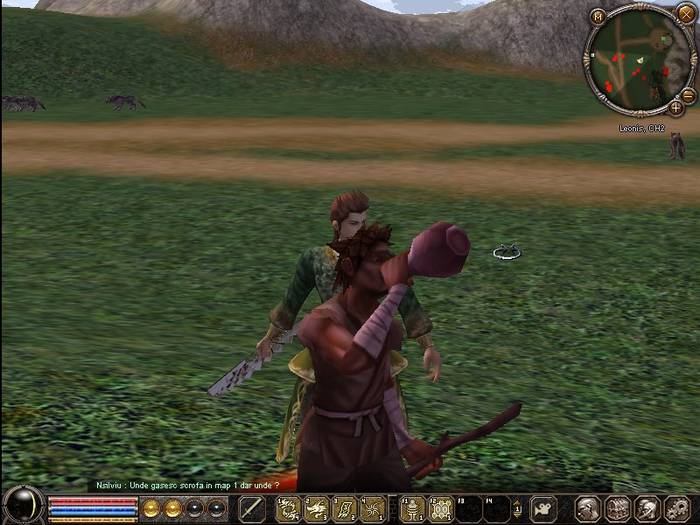Use the turtle shell item in quickbar
The width and height of the screenshot is (700, 525).
(x=441, y=509)
